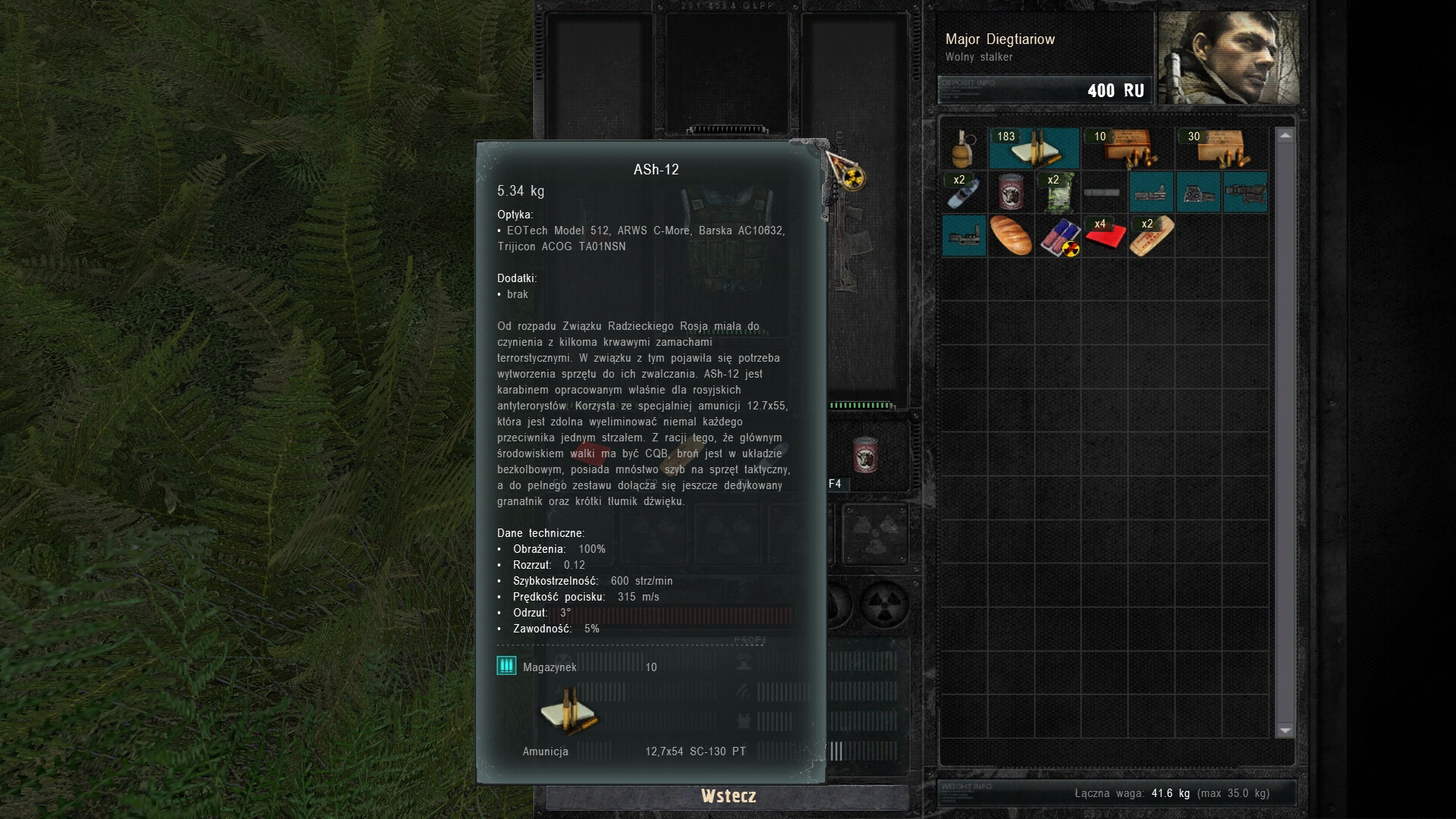Choose the blue and pink anti-radiation pills
Screen dimensions: 1456x819
coord(1059,236)
